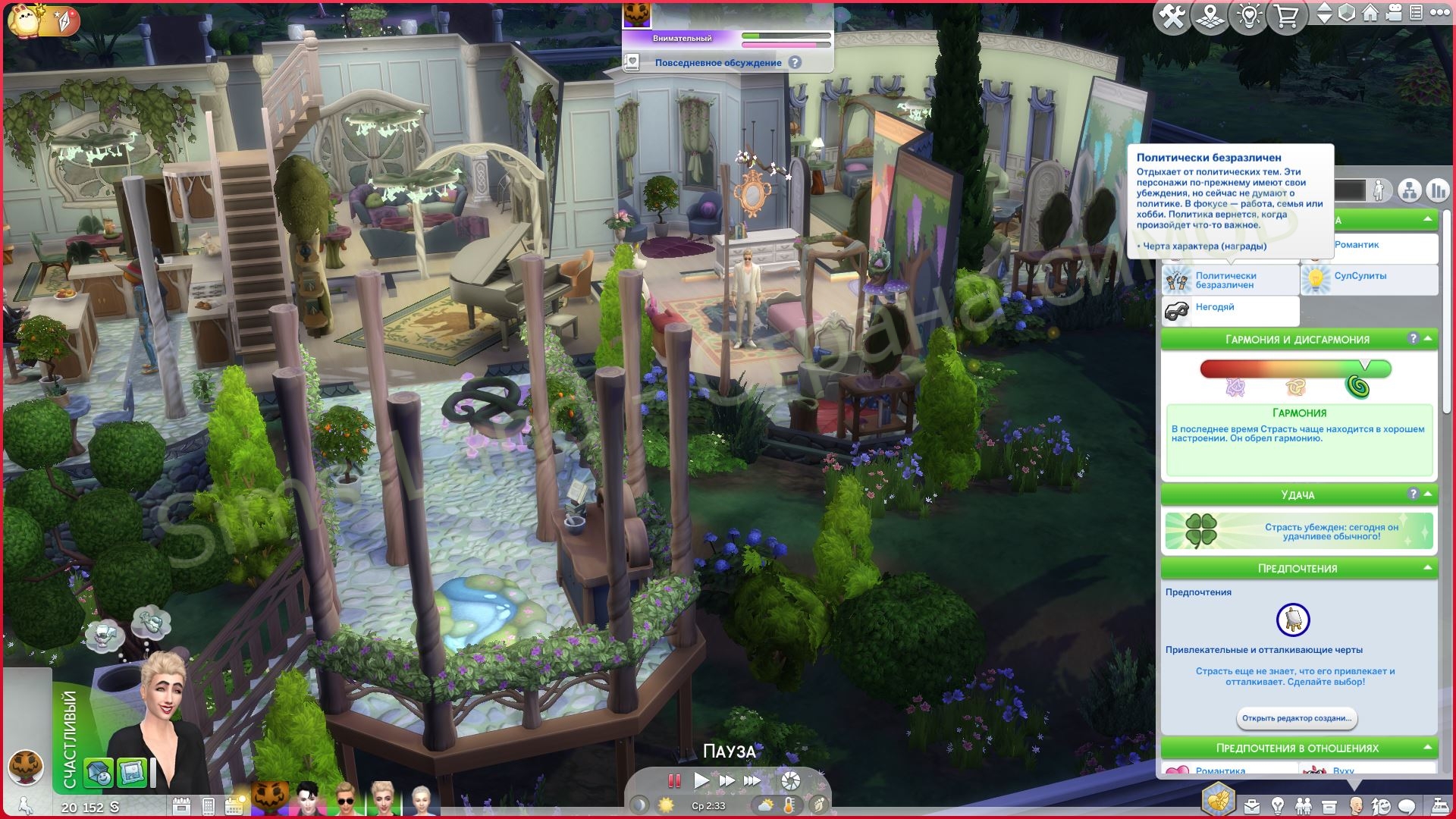The height and width of the screenshot is (819, 1456).
Task: Select the 'Негодяй' trait entry
Action: pos(1229,308)
